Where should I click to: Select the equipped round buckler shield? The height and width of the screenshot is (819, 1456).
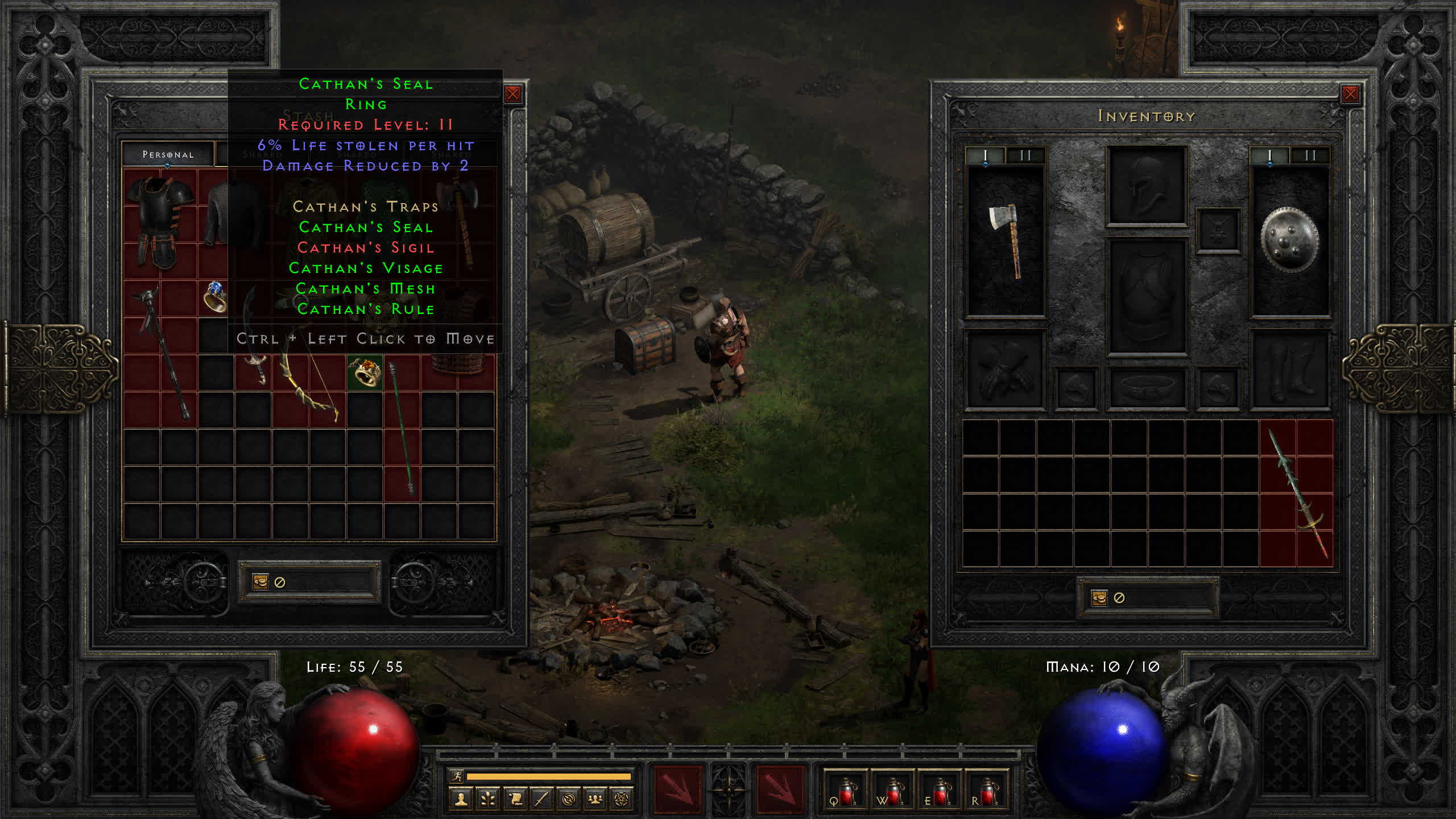pyautogui.click(x=1290, y=239)
